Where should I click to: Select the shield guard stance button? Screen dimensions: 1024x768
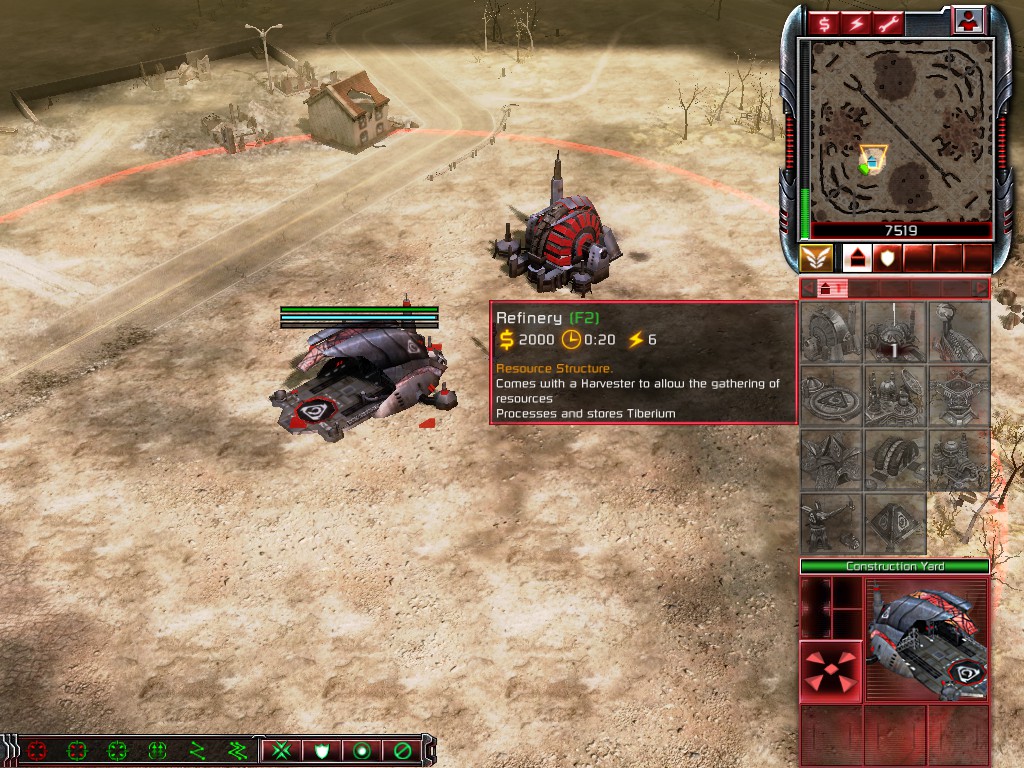(x=322, y=750)
